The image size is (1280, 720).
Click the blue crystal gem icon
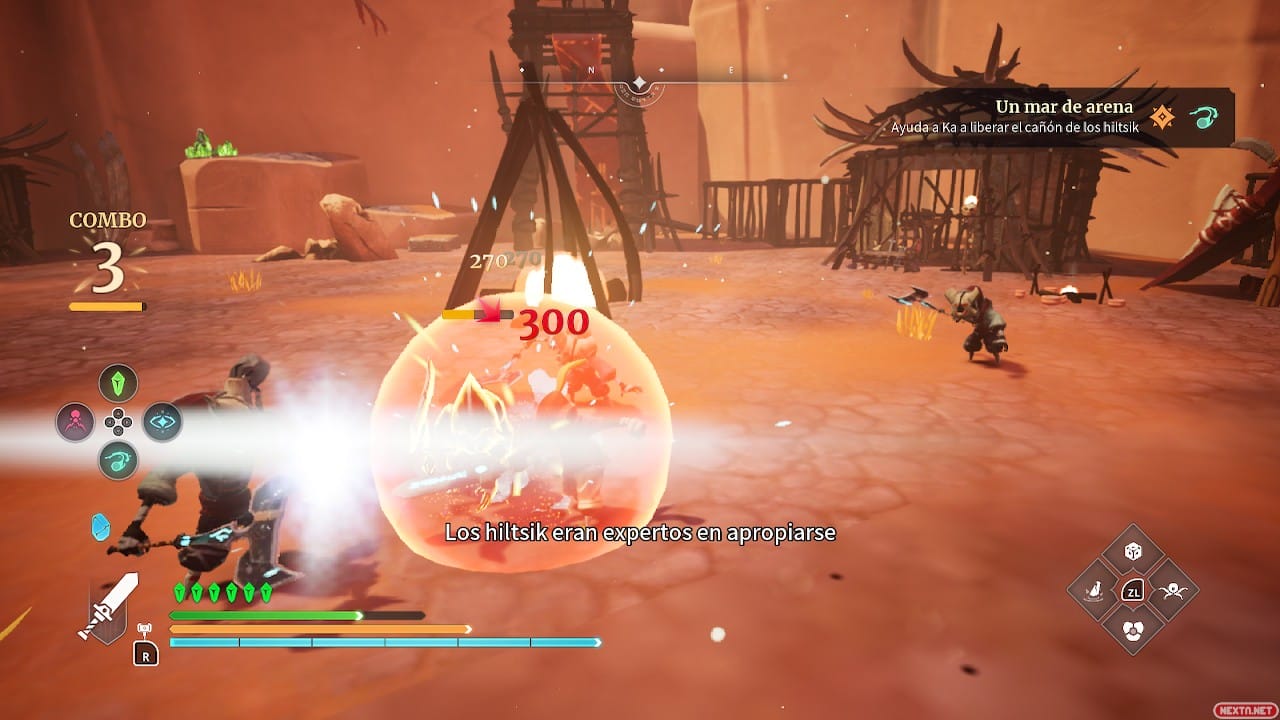tap(101, 527)
